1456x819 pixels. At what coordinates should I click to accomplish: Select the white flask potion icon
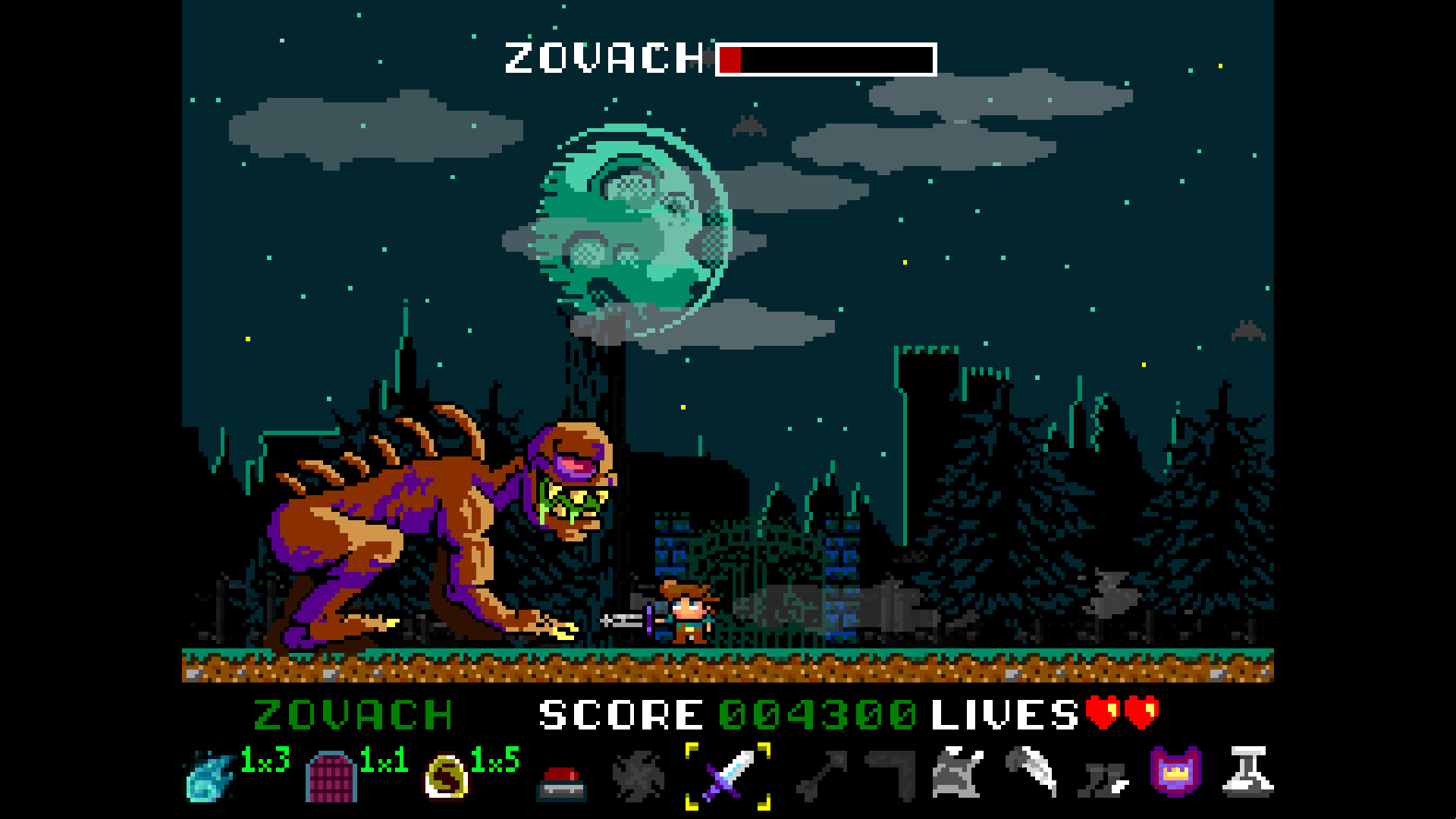1247,772
